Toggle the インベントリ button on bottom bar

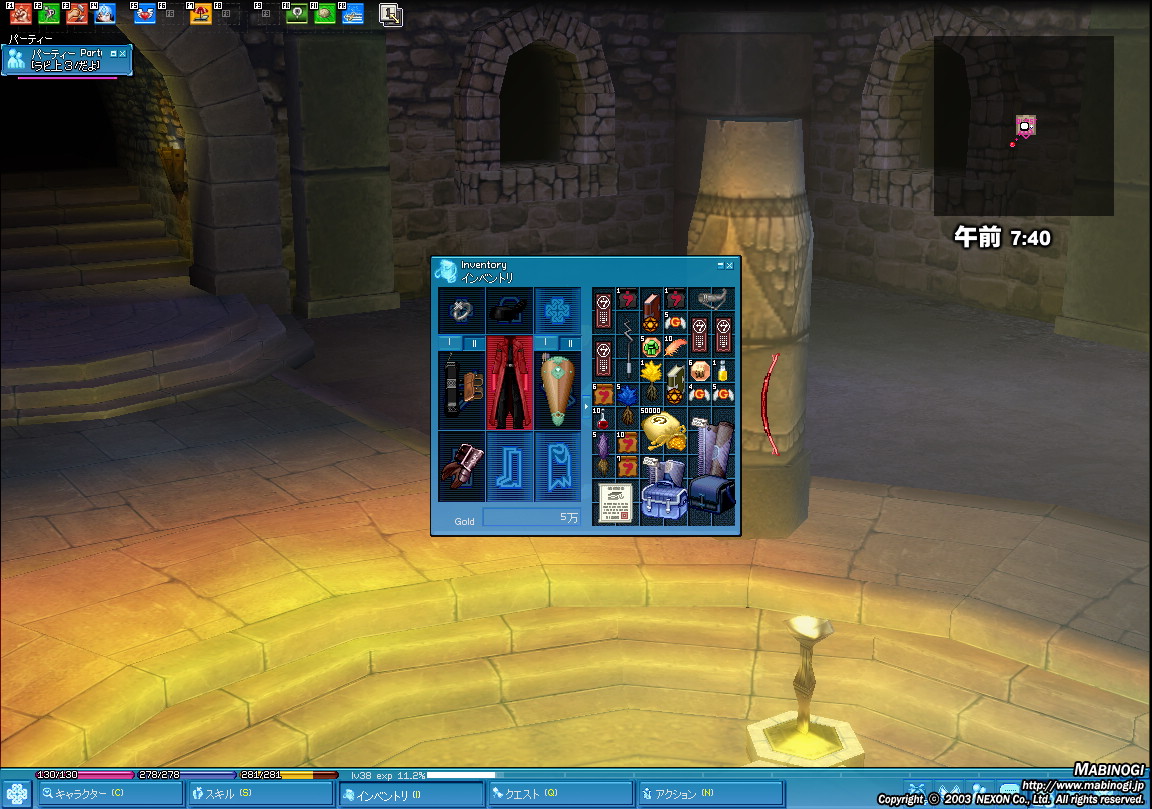[x=410, y=794]
